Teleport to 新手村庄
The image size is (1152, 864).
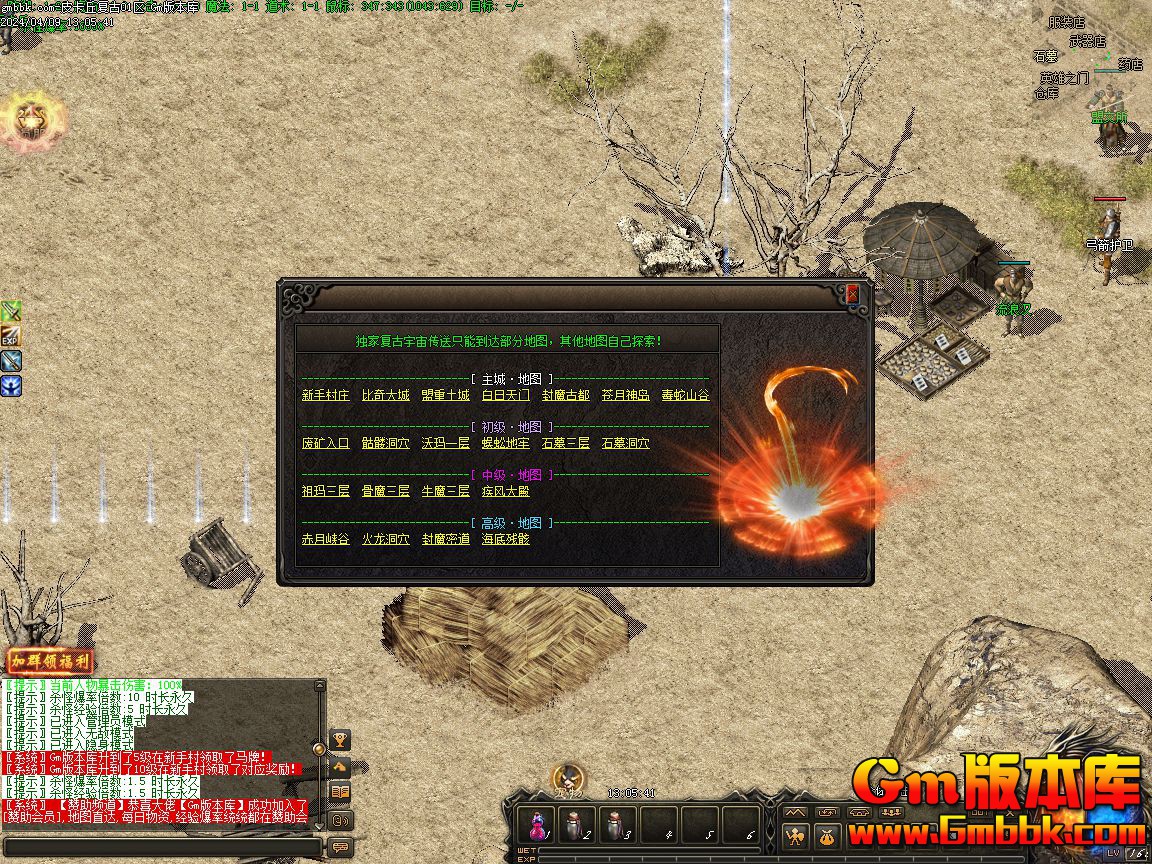pos(326,395)
